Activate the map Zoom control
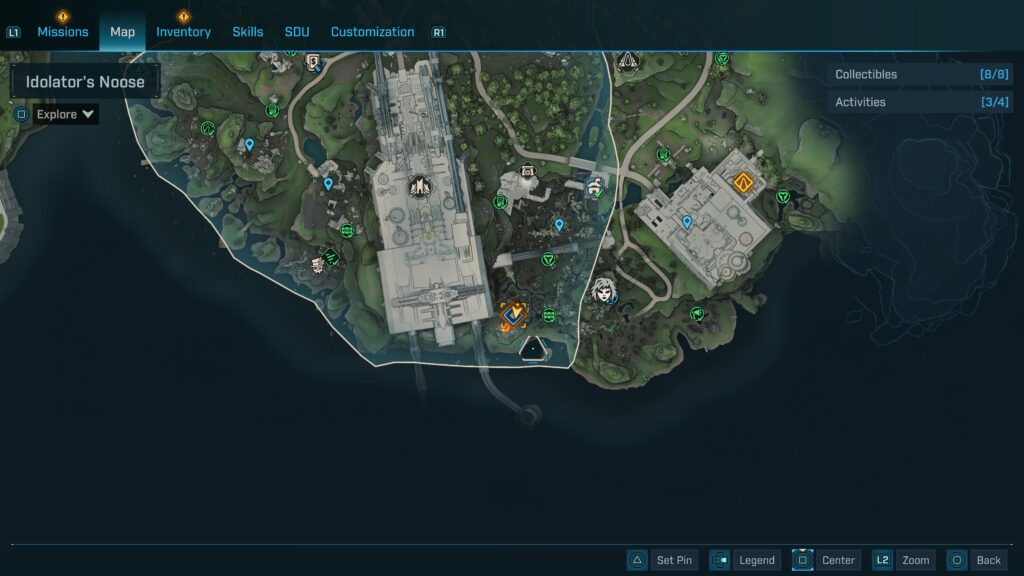 [904, 560]
